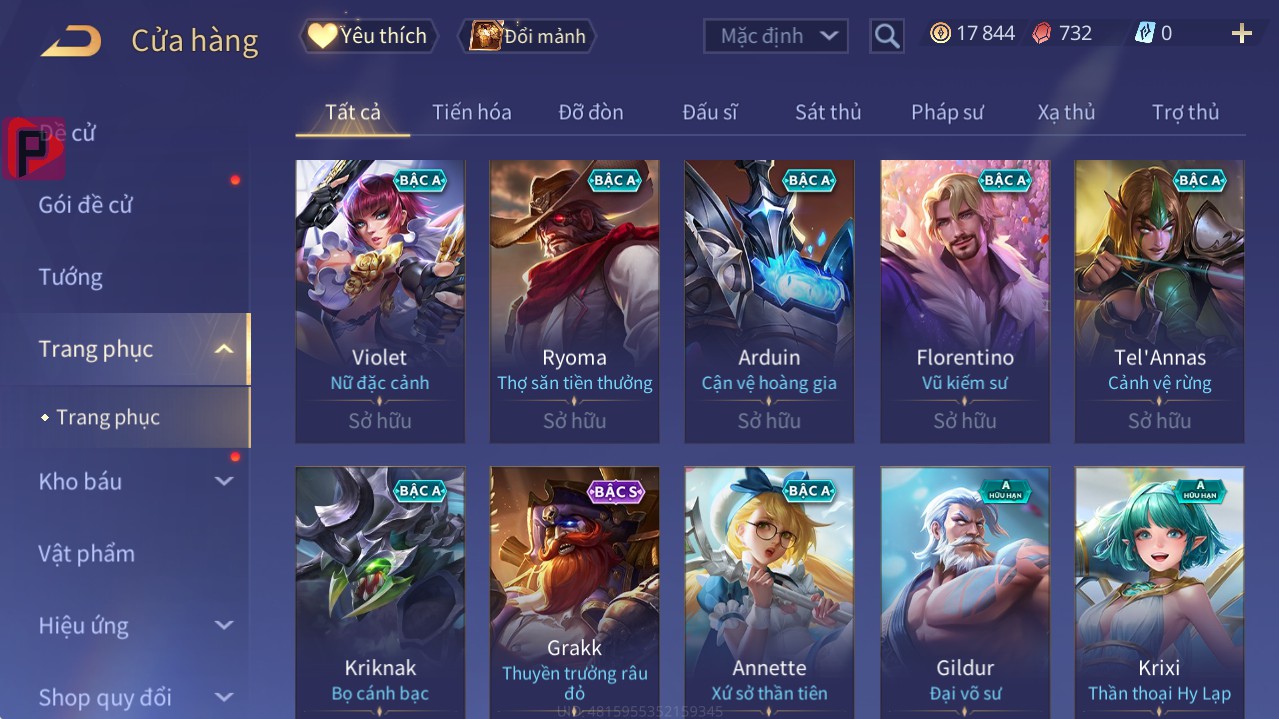The image size is (1279, 719).
Task: Show the Pháp sư category tab
Action: click(x=947, y=112)
